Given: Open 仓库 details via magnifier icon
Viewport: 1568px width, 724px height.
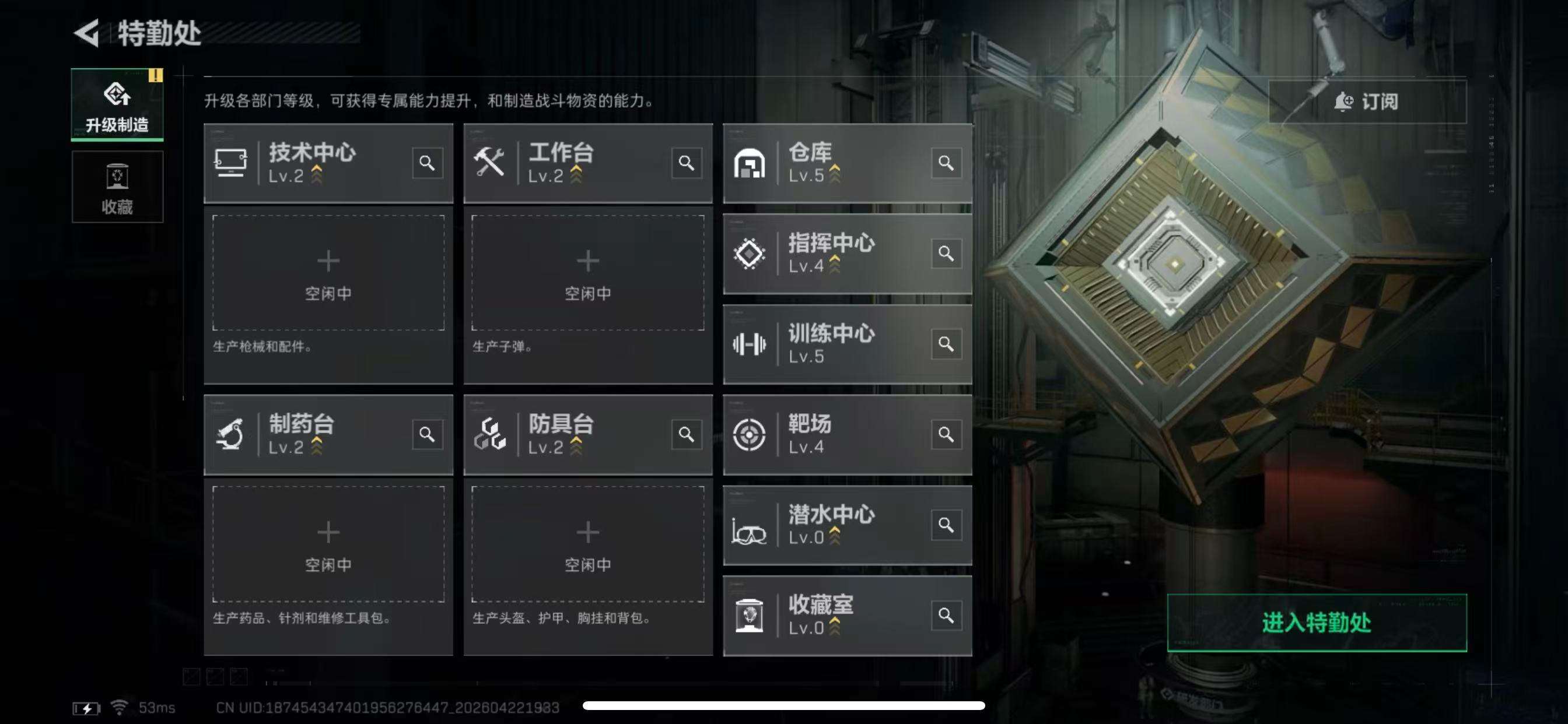Looking at the screenshot, I should [947, 163].
